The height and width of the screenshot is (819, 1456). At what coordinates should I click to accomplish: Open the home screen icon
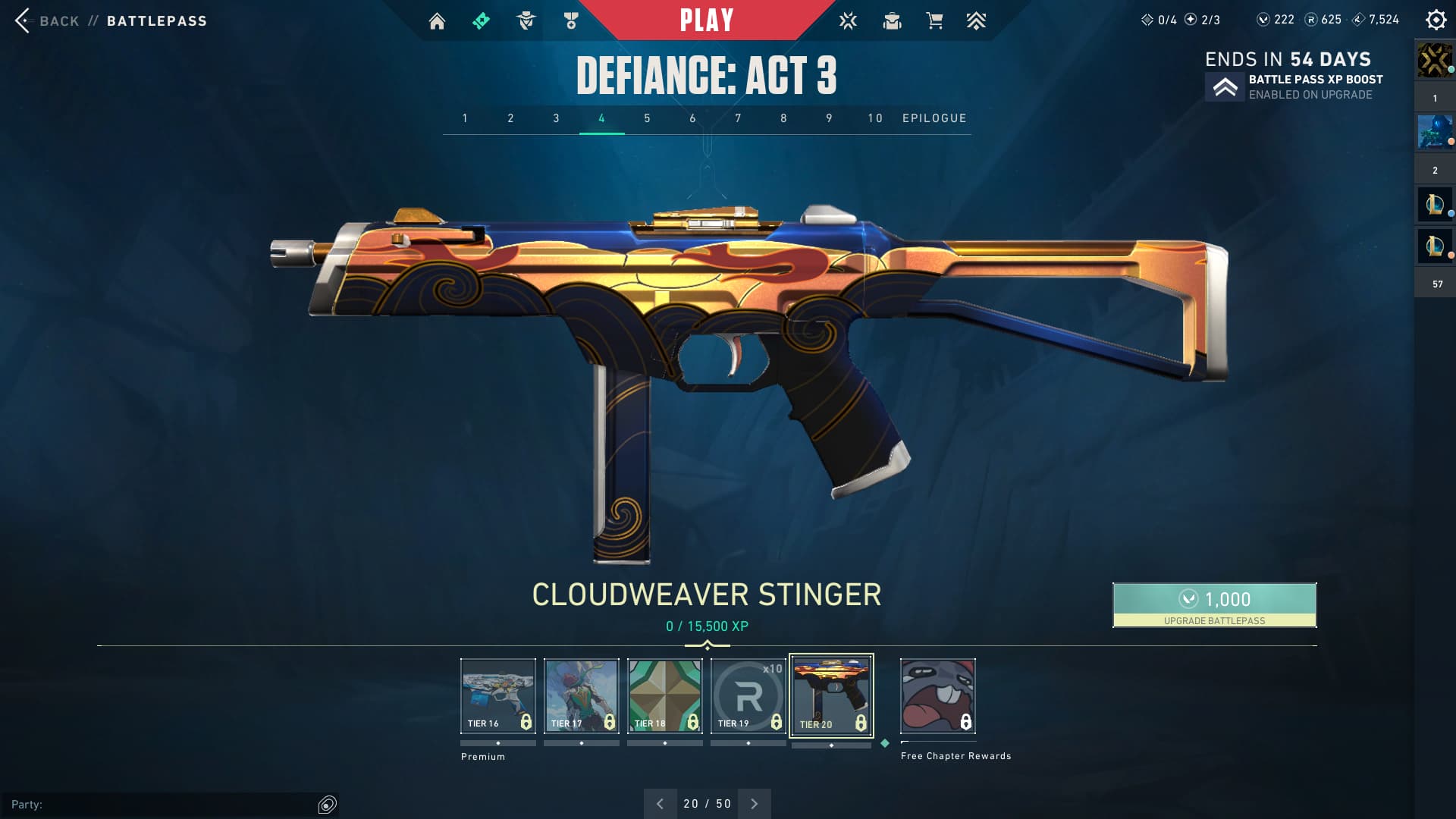[x=437, y=21]
